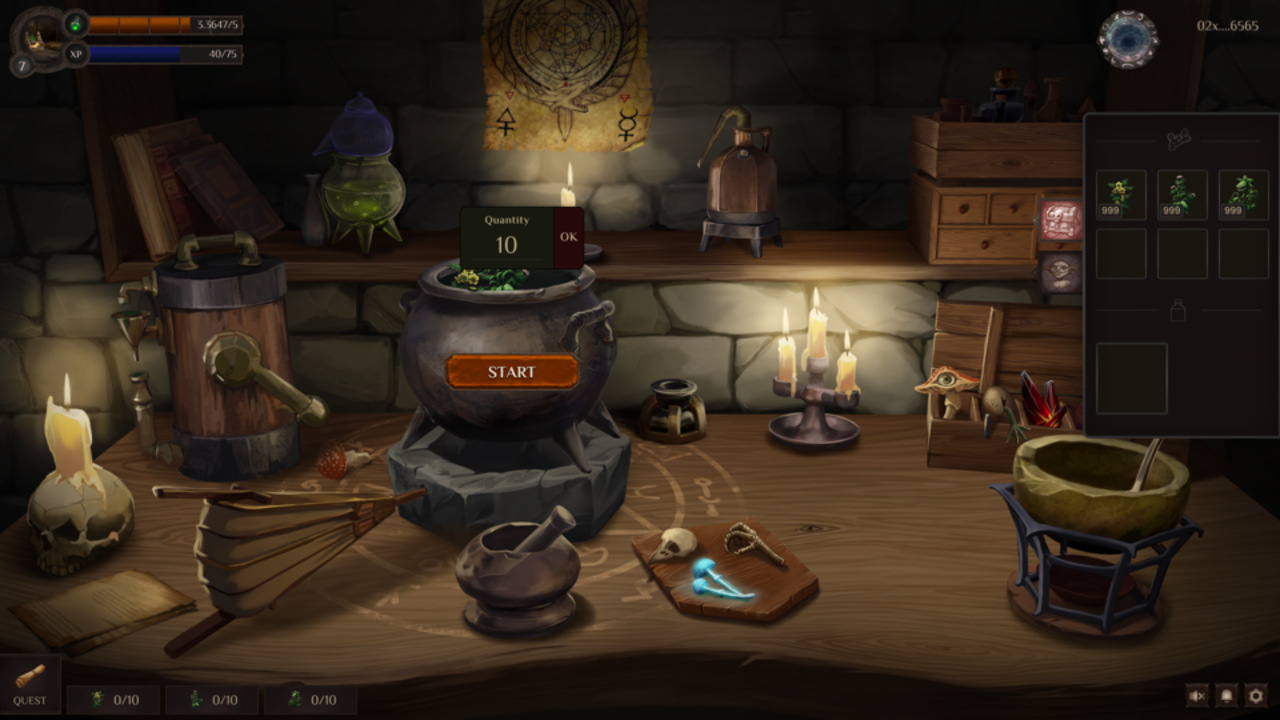Toggle the sound mute icon
The width and height of the screenshot is (1280, 720).
click(x=1196, y=695)
